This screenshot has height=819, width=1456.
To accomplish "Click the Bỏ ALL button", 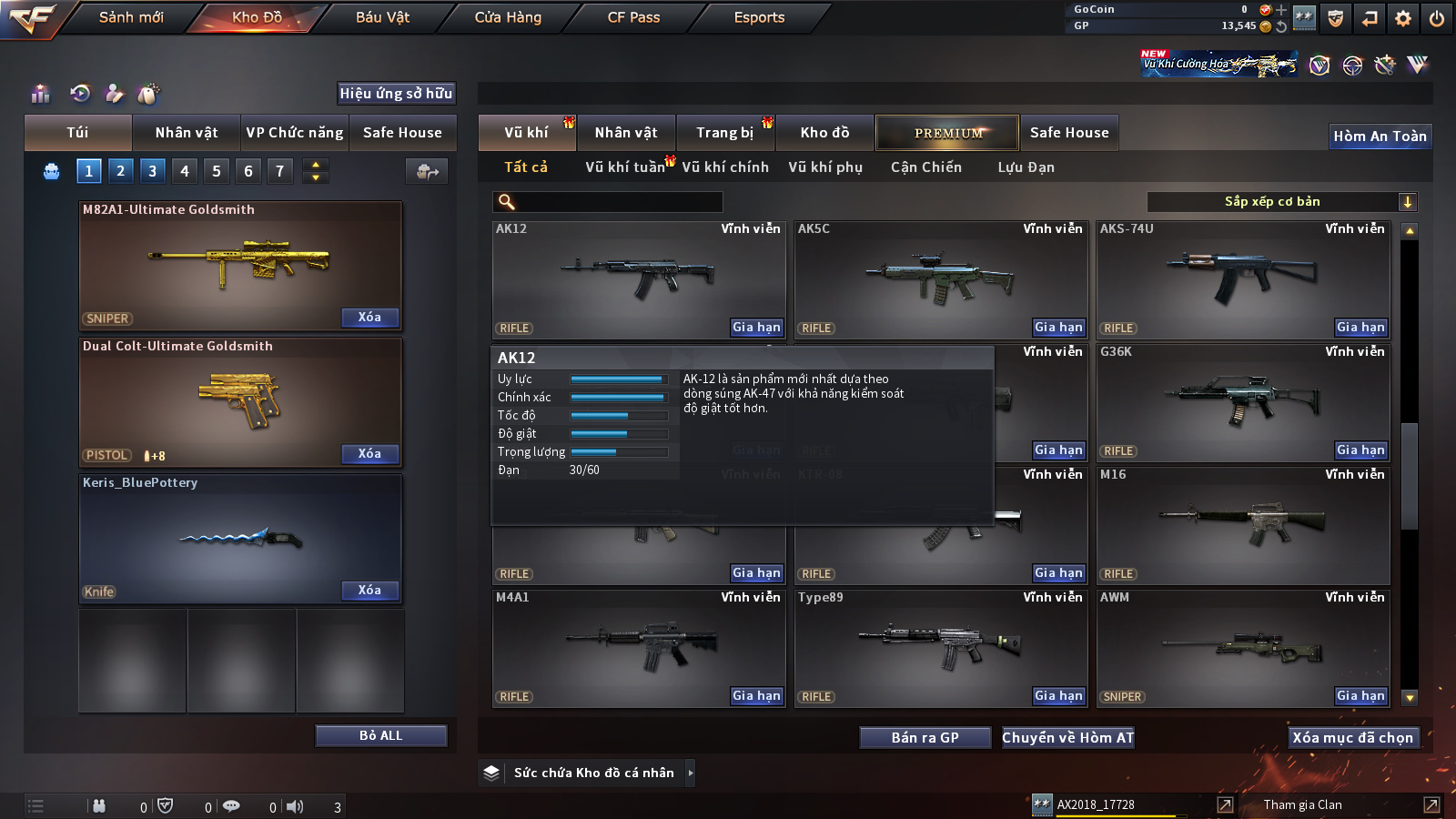I will coord(380,735).
